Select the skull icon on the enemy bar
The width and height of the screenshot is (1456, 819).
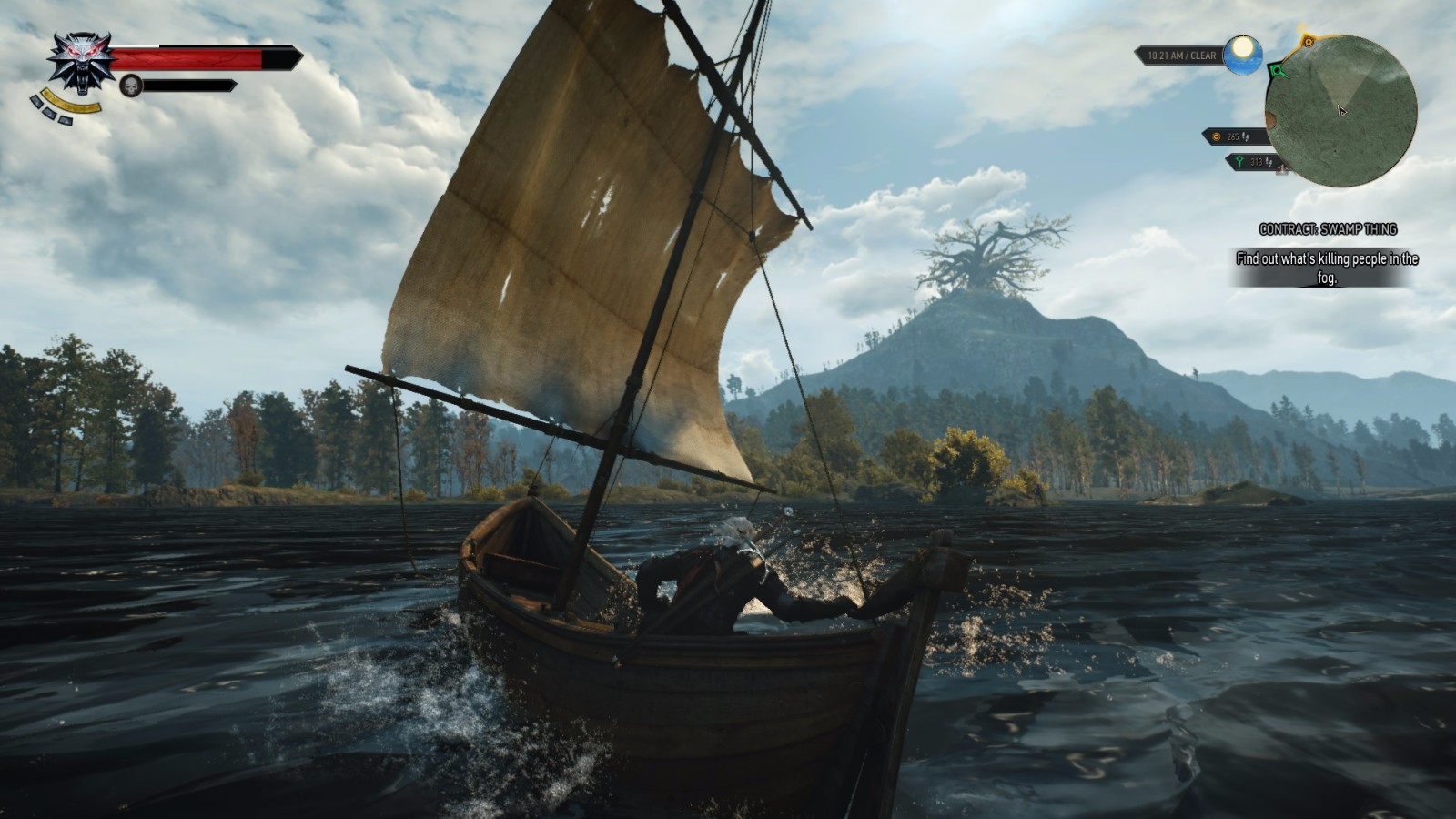[131, 85]
